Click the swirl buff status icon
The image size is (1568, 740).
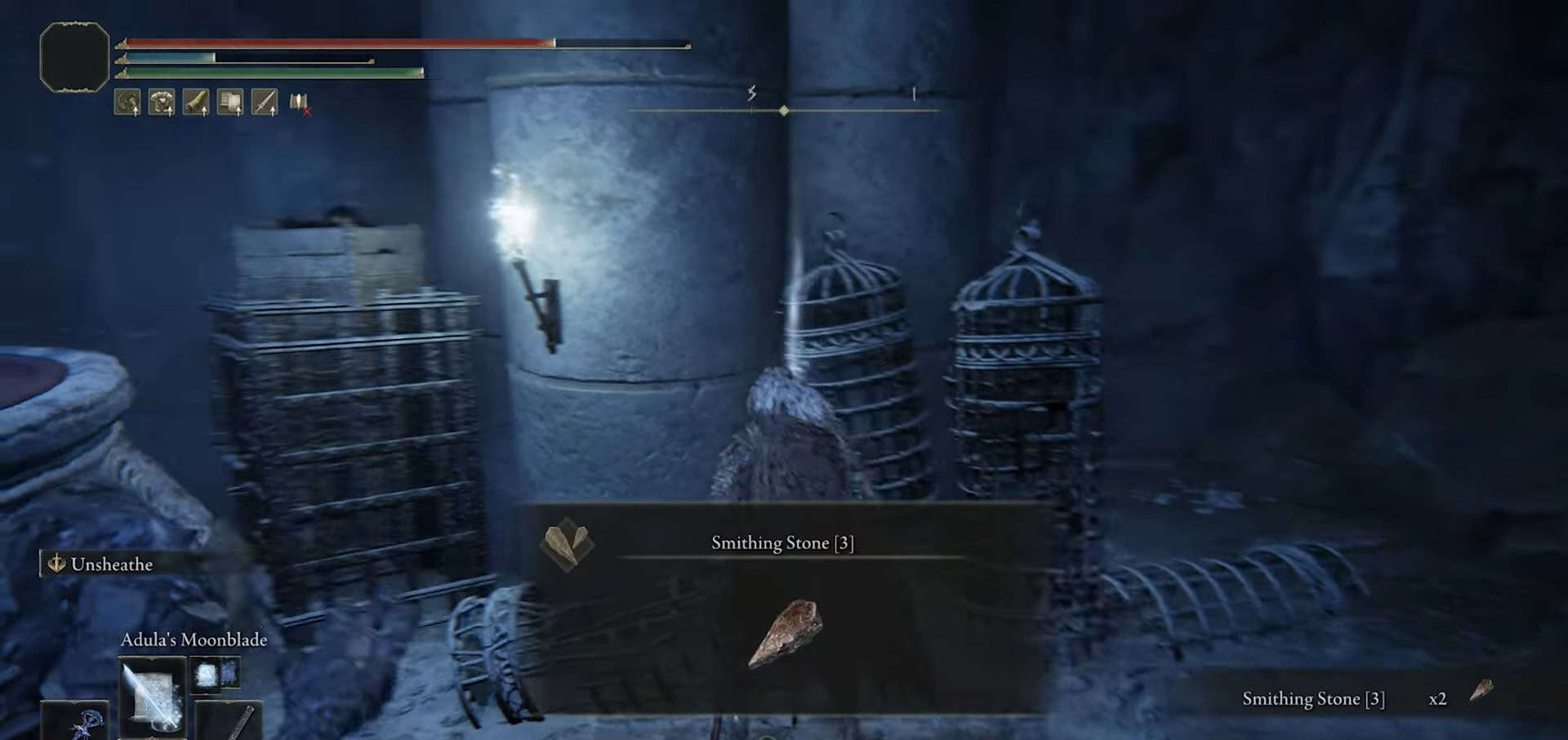click(127, 102)
